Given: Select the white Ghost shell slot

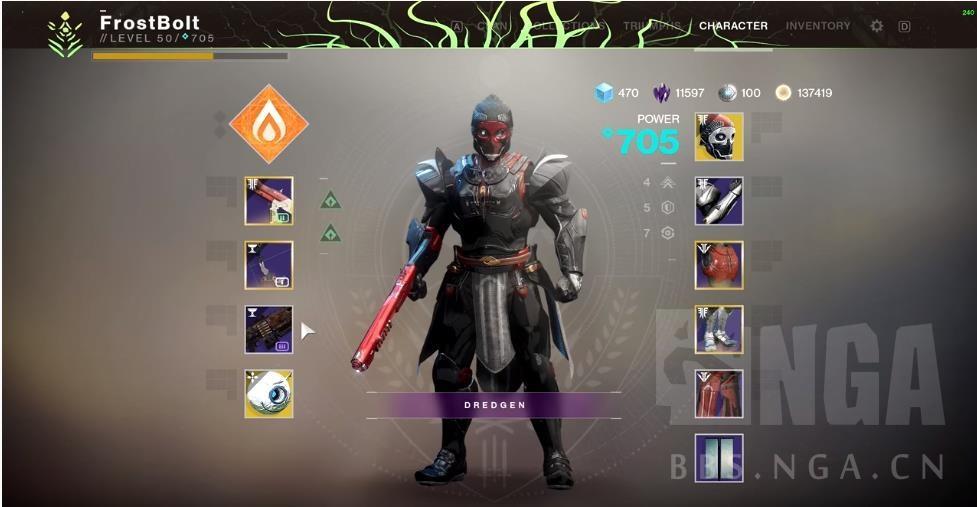Looking at the screenshot, I should pos(269,393).
